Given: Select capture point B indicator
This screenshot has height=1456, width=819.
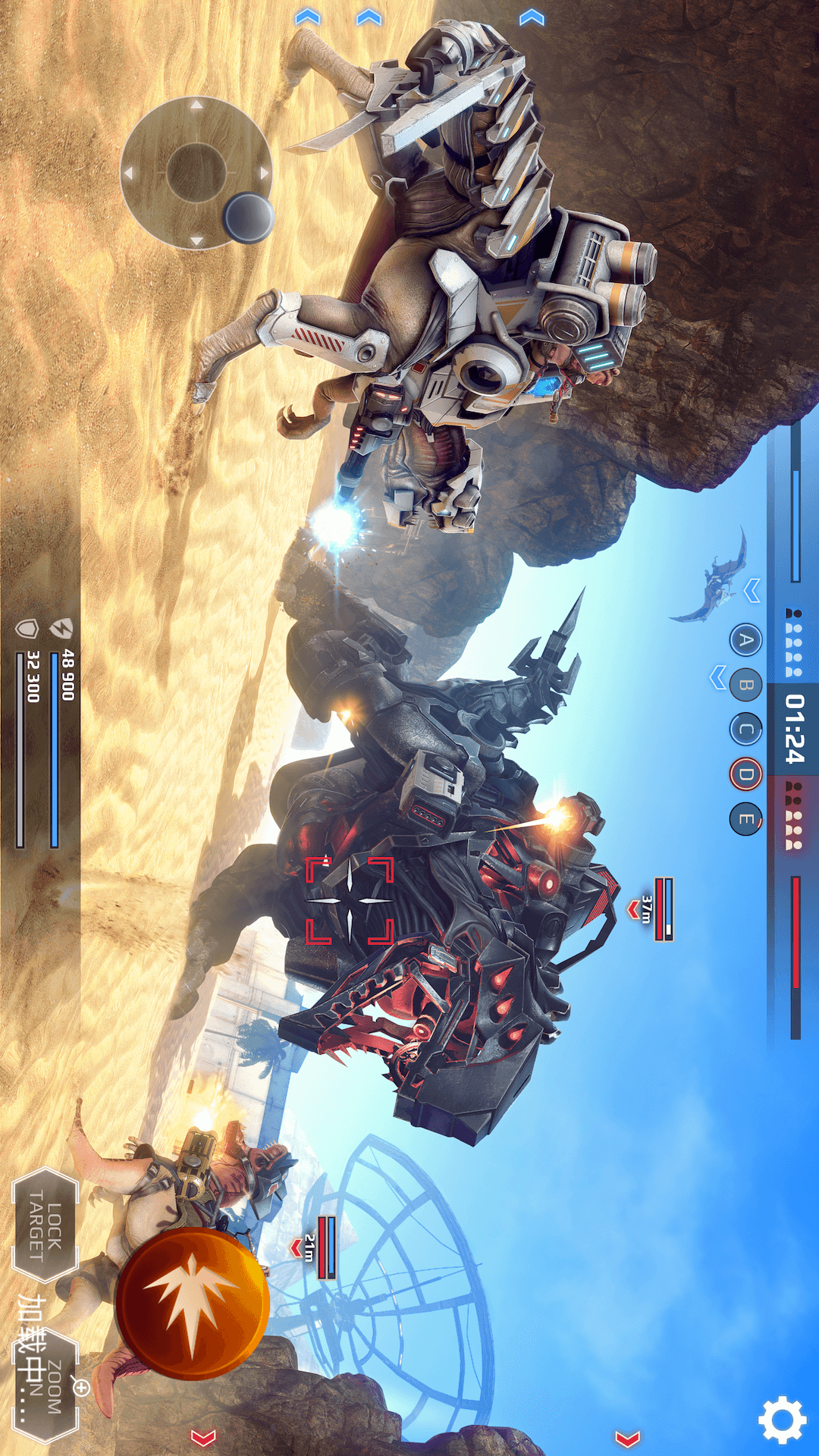Looking at the screenshot, I should [x=746, y=686].
